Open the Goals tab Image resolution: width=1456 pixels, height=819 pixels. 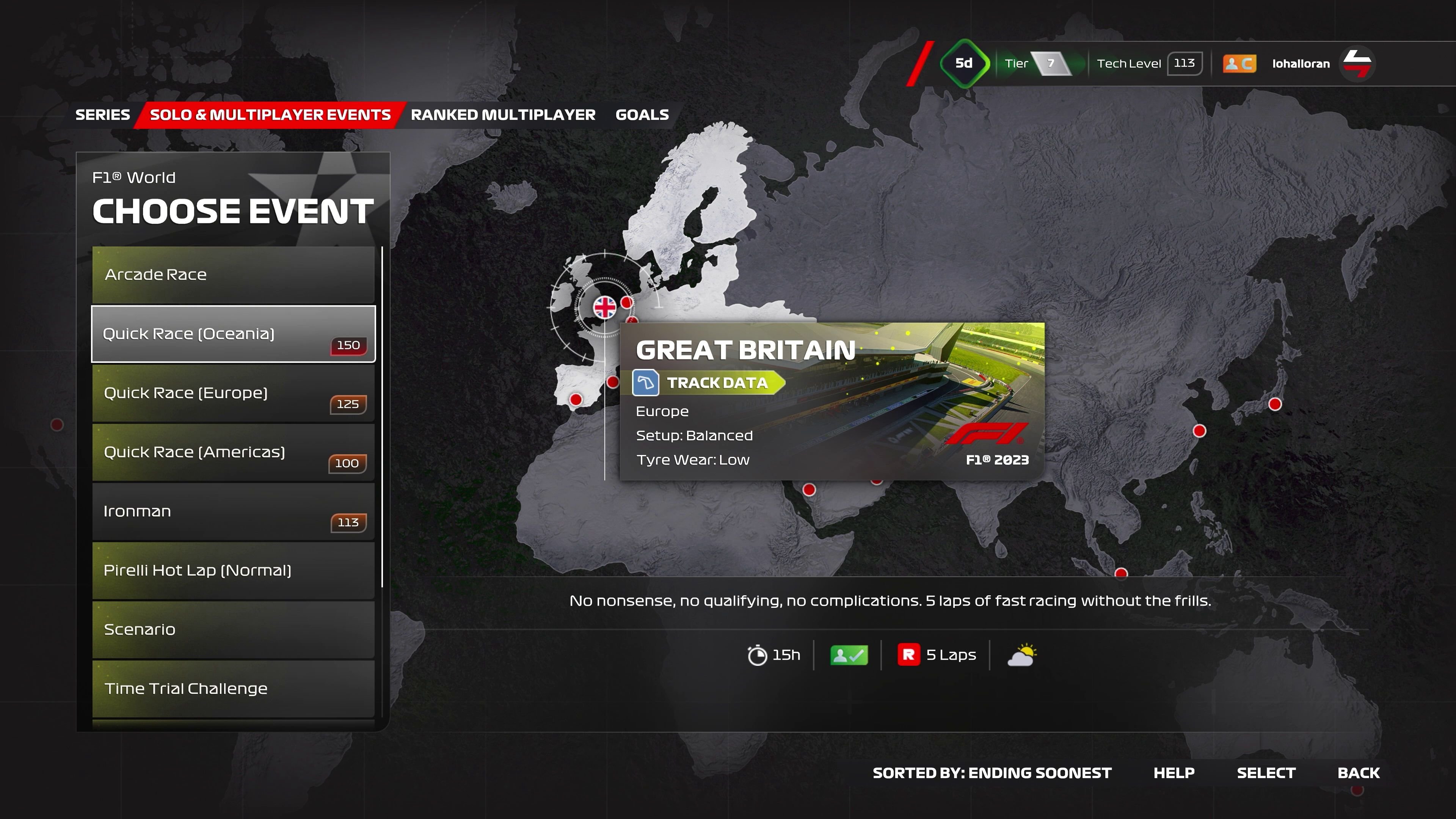[x=642, y=114]
